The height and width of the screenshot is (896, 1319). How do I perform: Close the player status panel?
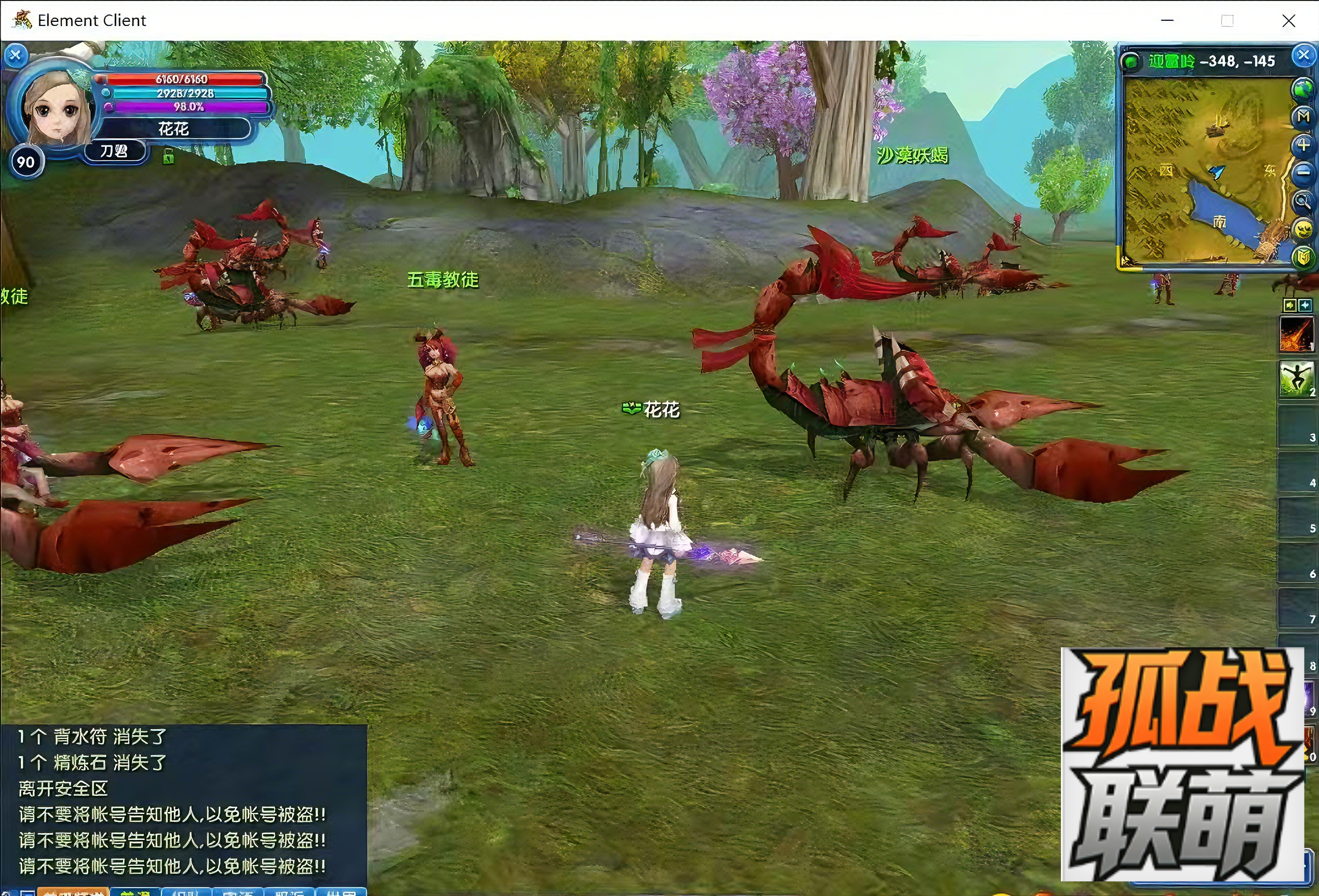[x=16, y=55]
